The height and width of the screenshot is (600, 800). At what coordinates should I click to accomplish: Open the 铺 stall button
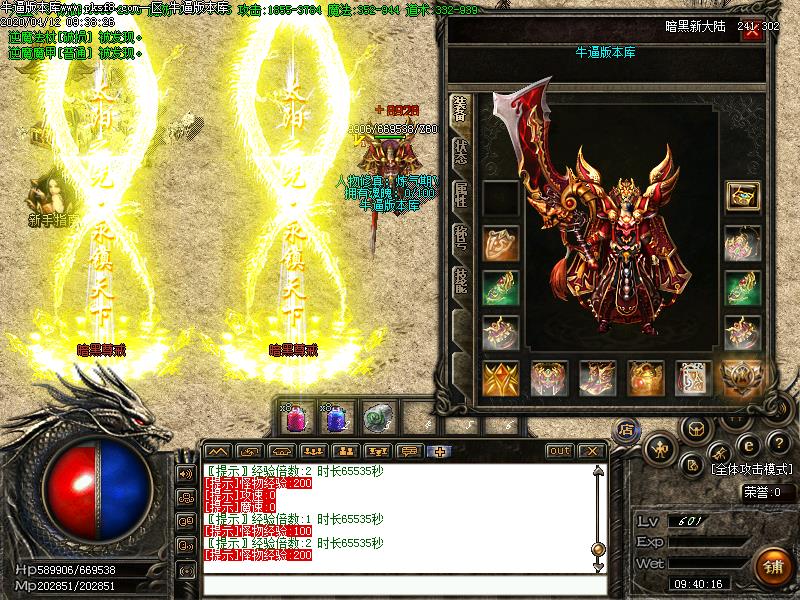[773, 566]
